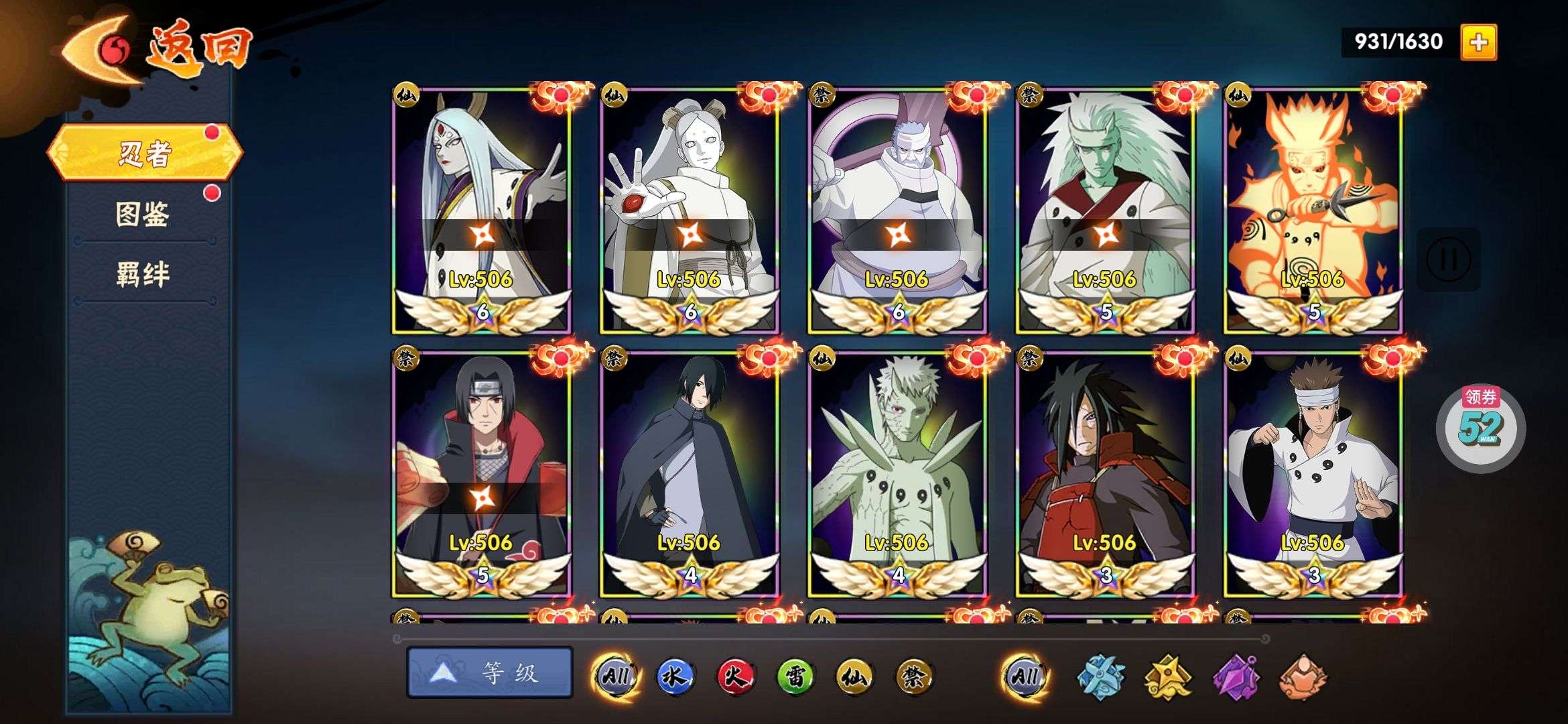The image size is (1568, 724).
Task: Select the Asura card with white headband
Action: (x=1313, y=473)
